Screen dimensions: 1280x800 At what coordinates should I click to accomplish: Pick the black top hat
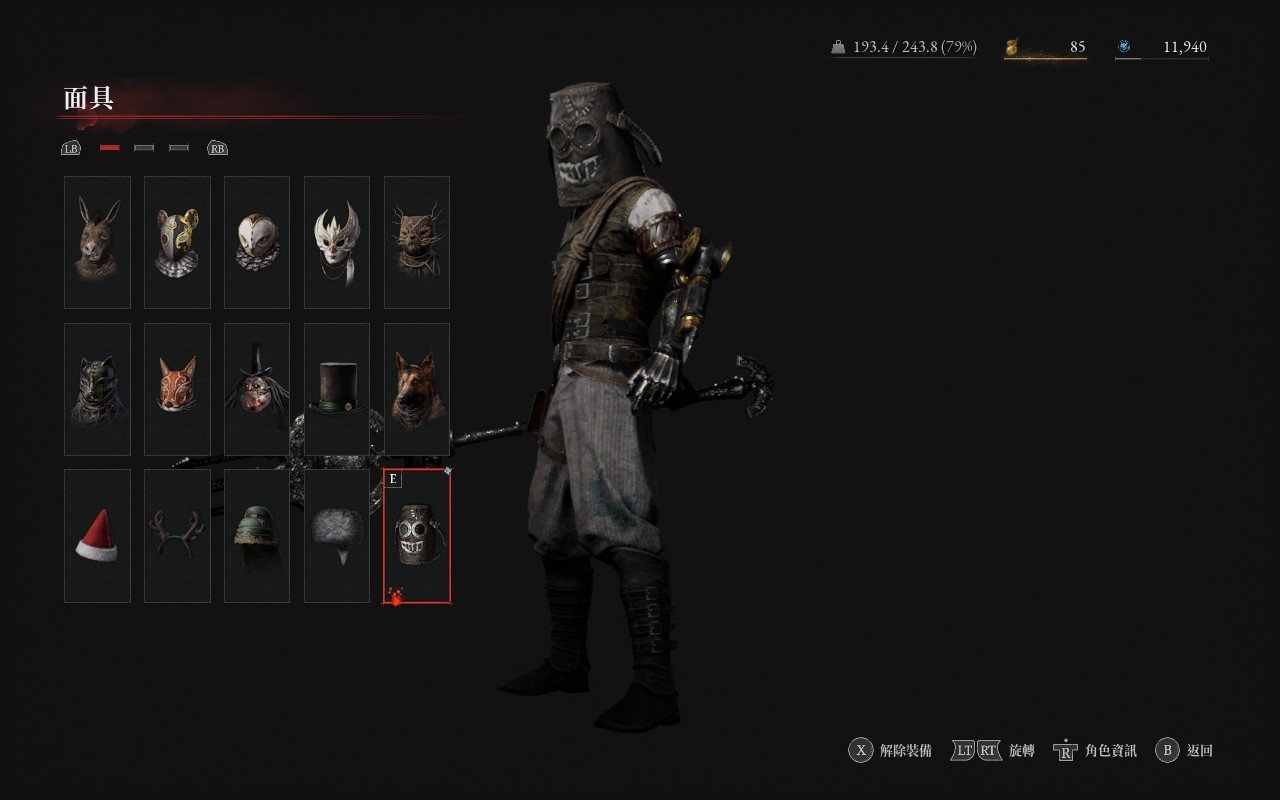[x=337, y=389]
